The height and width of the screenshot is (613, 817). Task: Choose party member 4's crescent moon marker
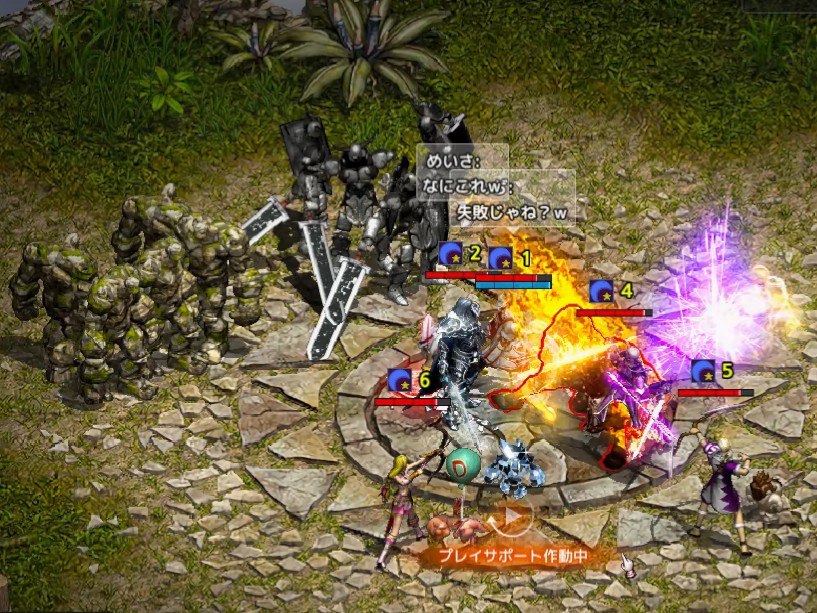coord(600,291)
